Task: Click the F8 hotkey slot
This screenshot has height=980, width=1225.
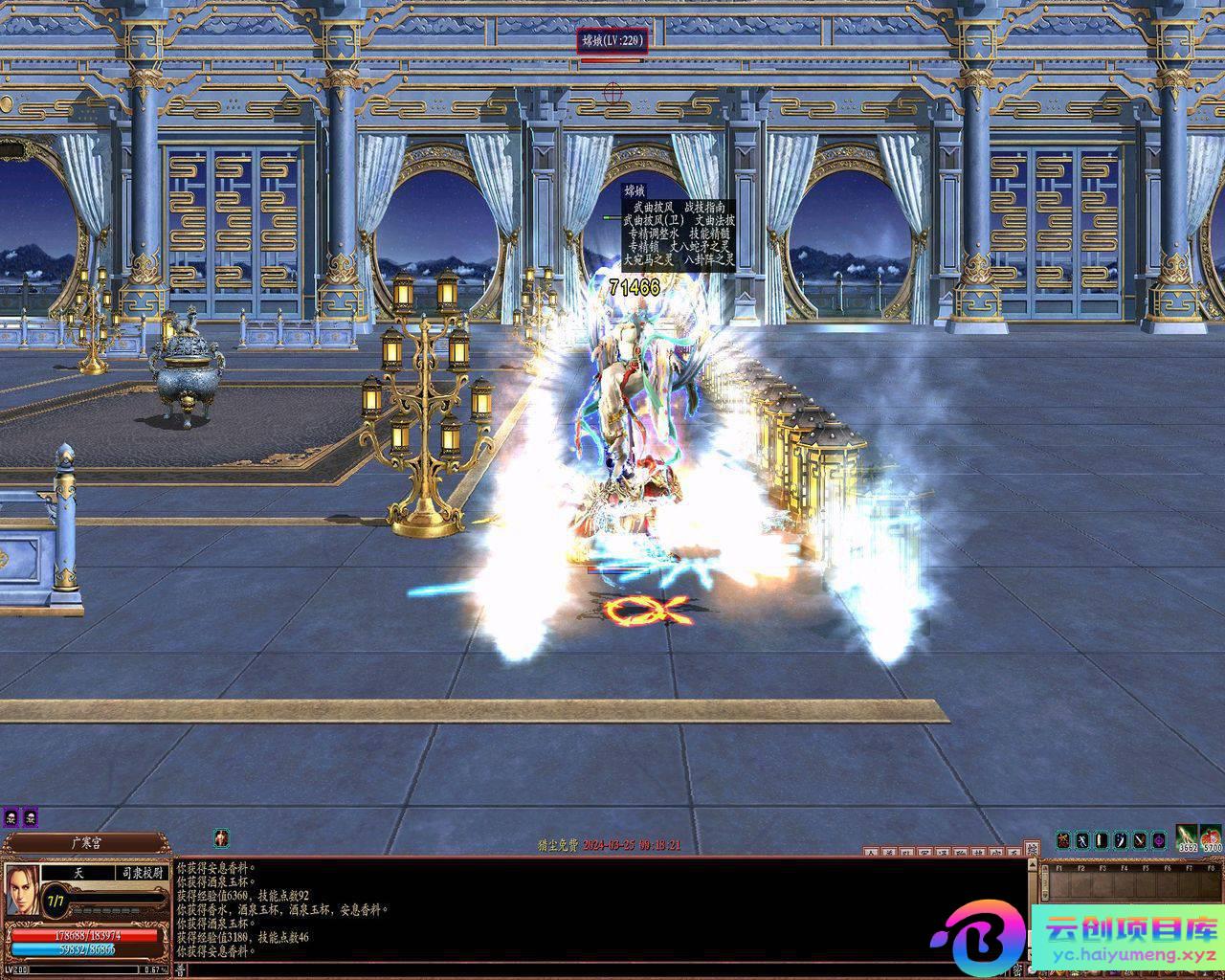Action: tap(1209, 883)
